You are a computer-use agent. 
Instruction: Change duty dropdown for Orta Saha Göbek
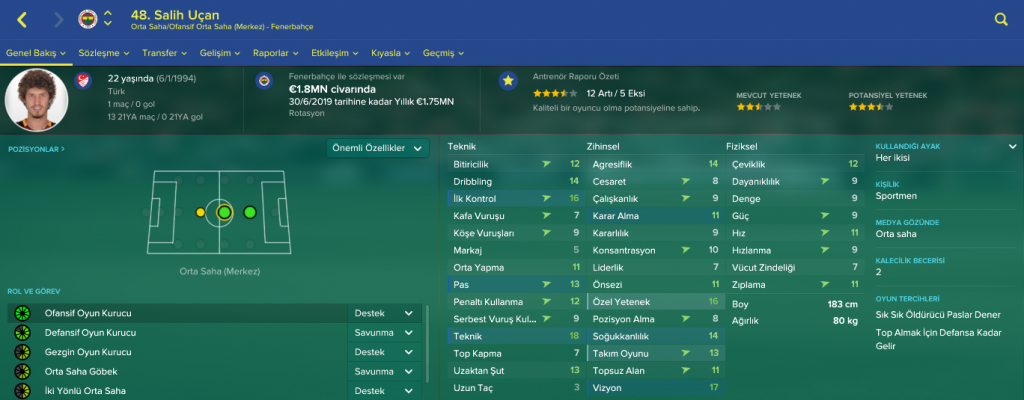tap(384, 371)
